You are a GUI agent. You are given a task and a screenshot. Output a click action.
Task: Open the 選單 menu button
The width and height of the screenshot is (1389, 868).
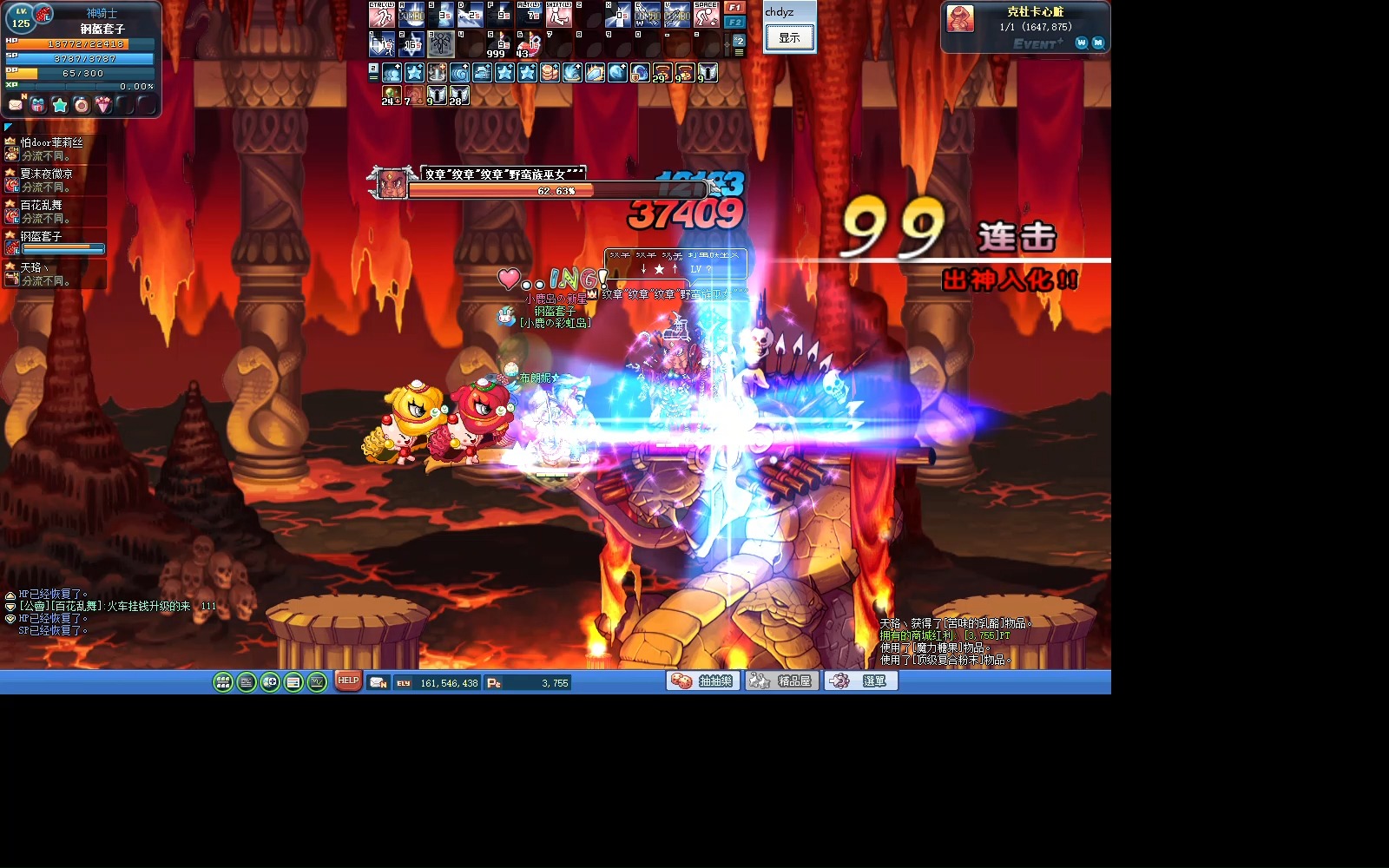(860, 681)
